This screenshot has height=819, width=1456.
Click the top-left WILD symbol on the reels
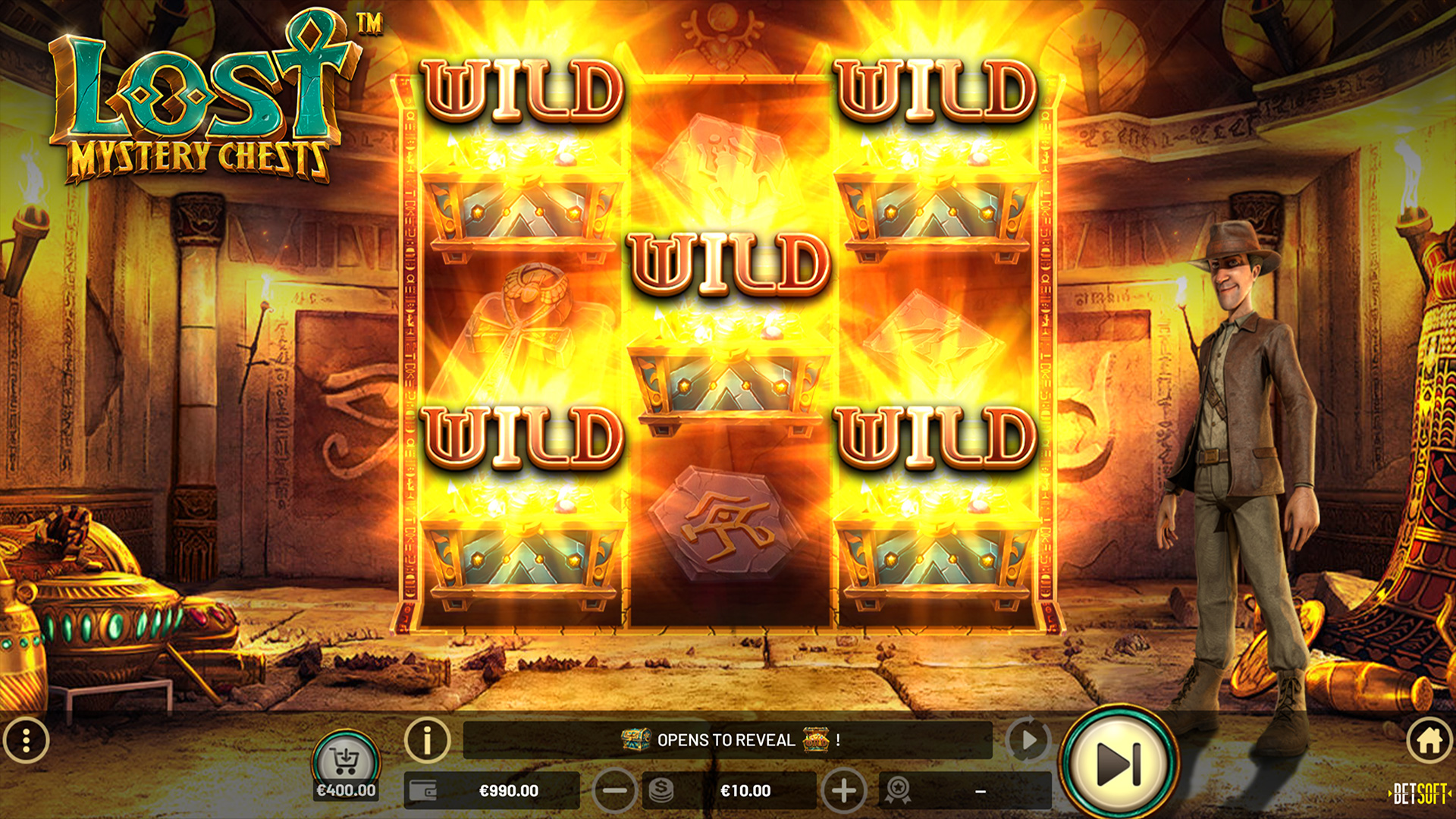pos(523,89)
